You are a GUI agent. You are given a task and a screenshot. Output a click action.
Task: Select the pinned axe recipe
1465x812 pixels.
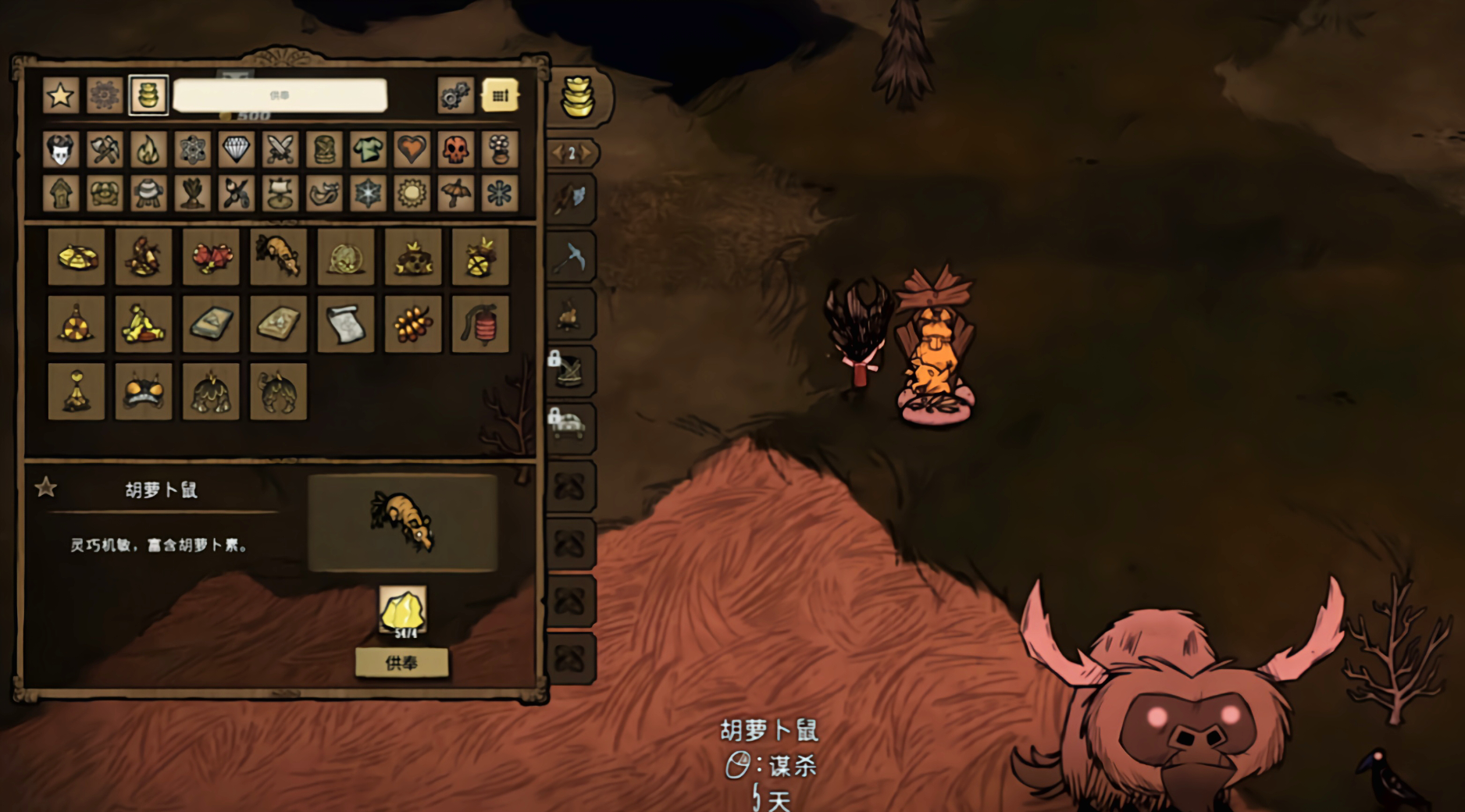[x=569, y=198]
